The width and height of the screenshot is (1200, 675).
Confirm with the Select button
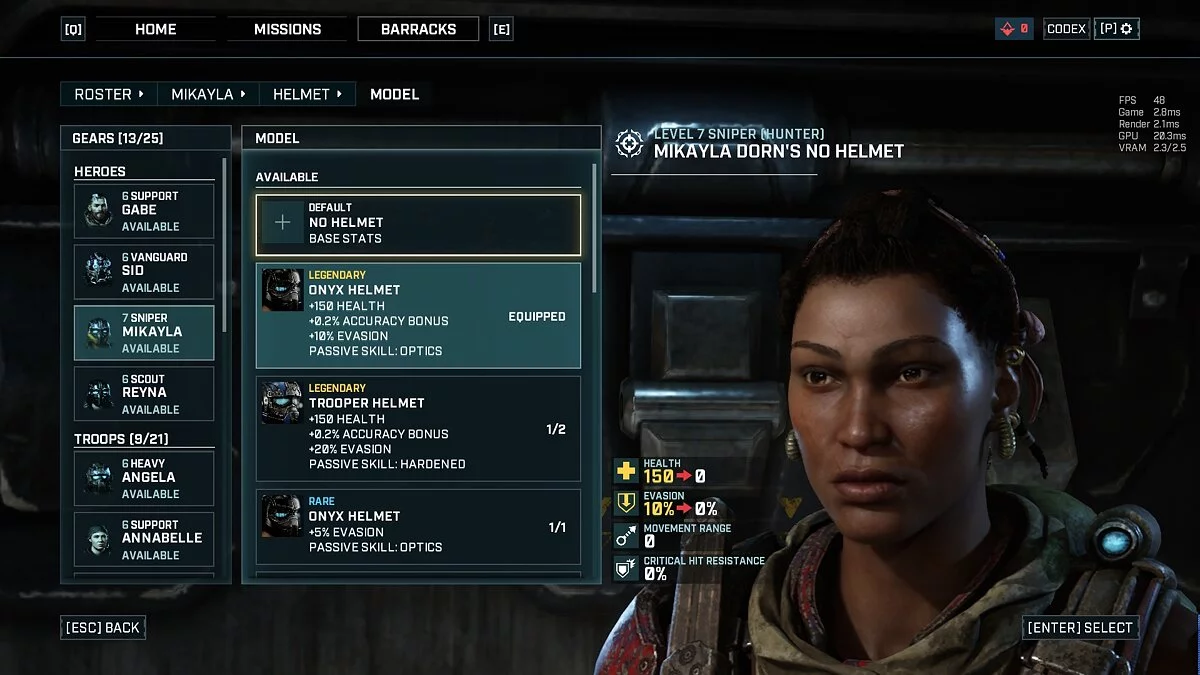pos(1080,628)
